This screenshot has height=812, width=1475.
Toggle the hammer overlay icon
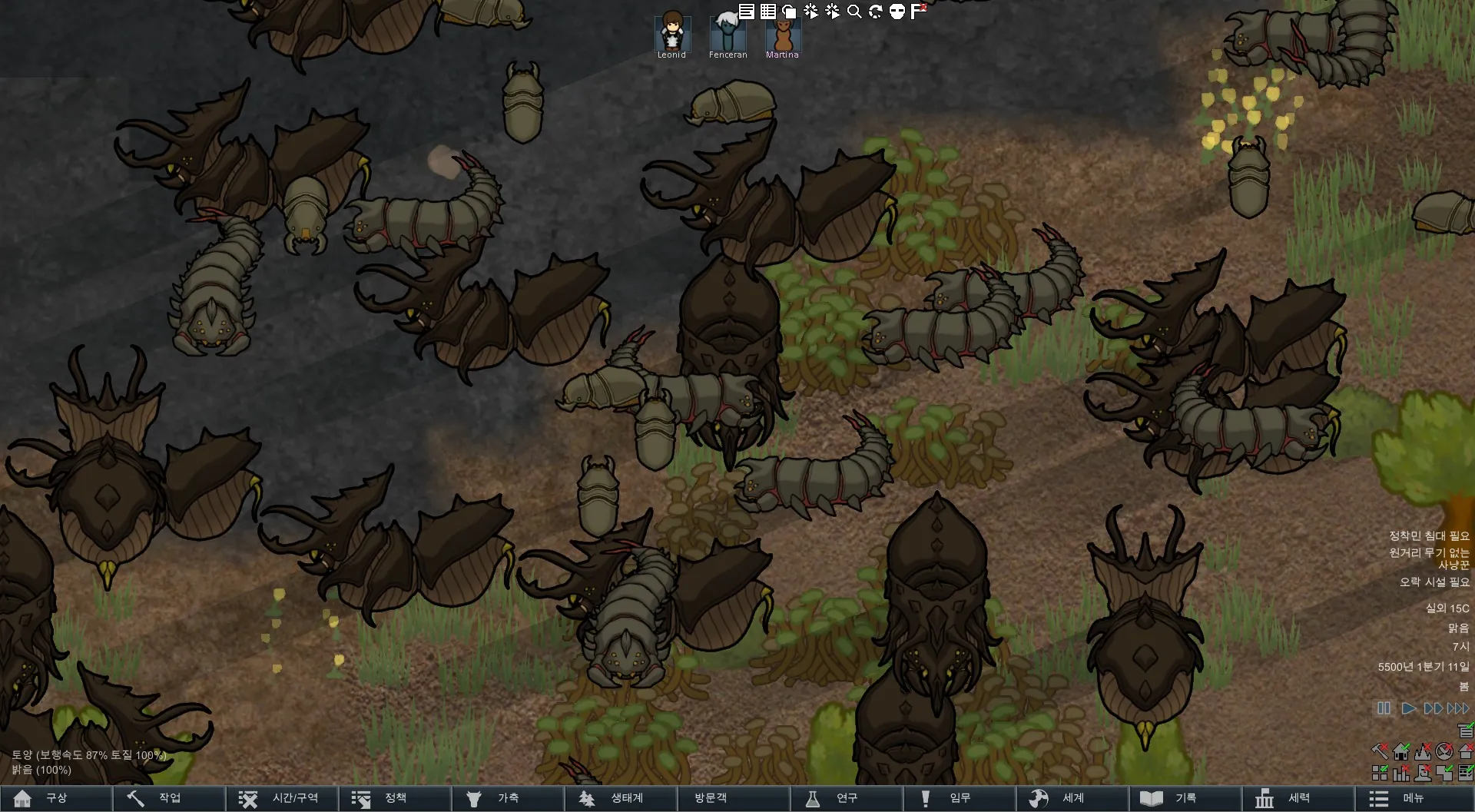click(x=1380, y=751)
